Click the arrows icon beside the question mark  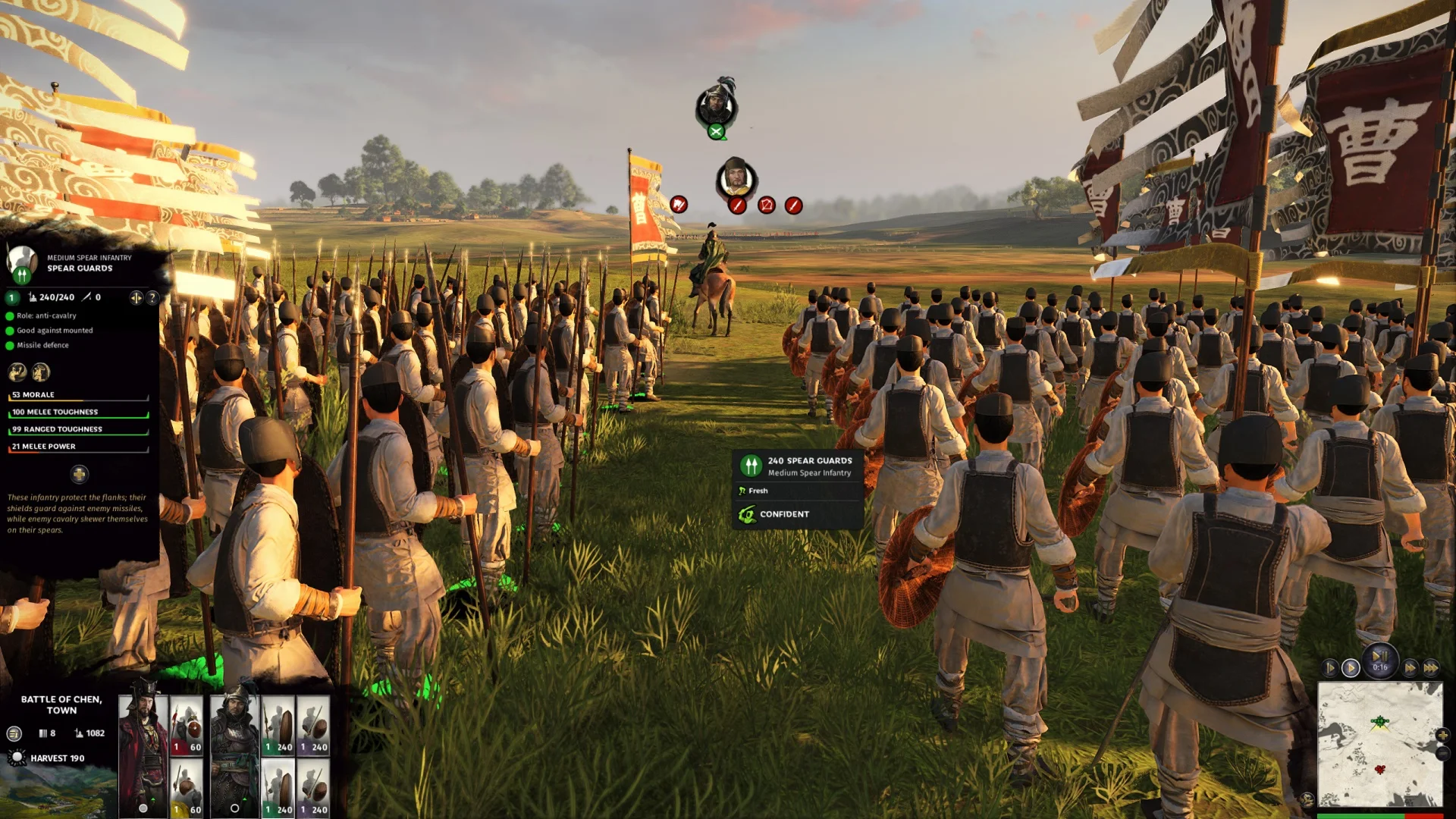point(136,298)
